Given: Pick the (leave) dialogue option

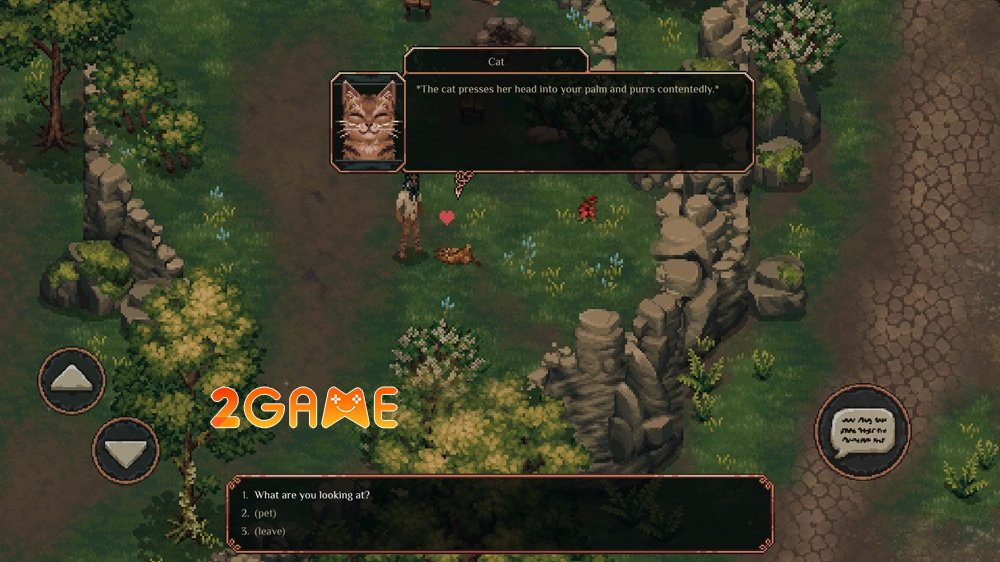Looking at the screenshot, I should [269, 531].
